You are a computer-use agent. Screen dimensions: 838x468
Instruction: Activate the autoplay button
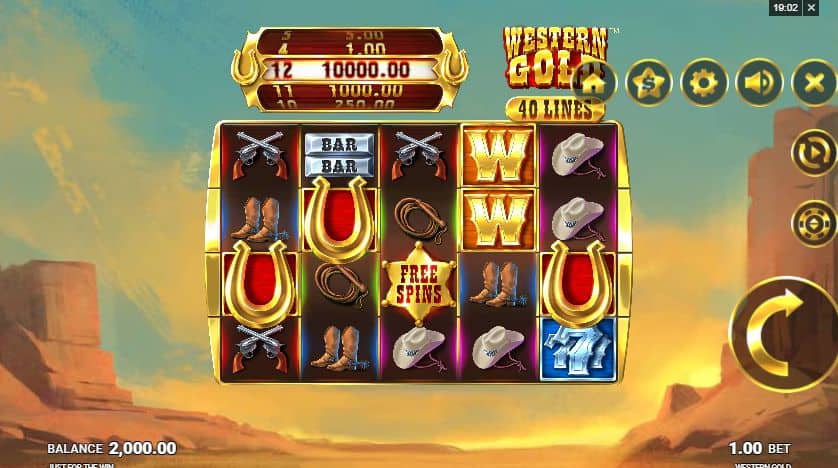pos(813,155)
